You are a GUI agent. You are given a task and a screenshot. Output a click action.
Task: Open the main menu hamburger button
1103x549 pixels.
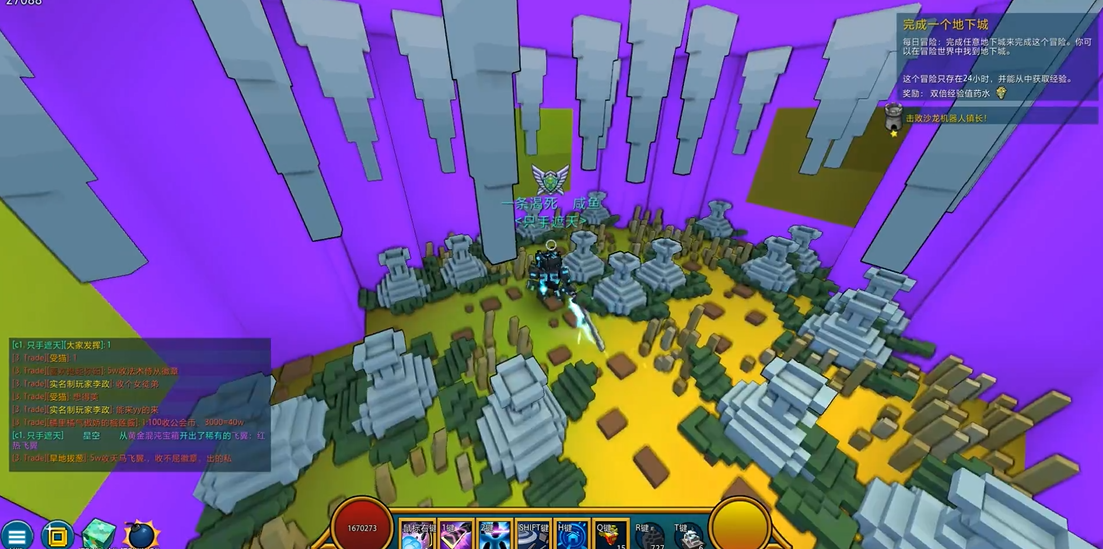[16, 535]
